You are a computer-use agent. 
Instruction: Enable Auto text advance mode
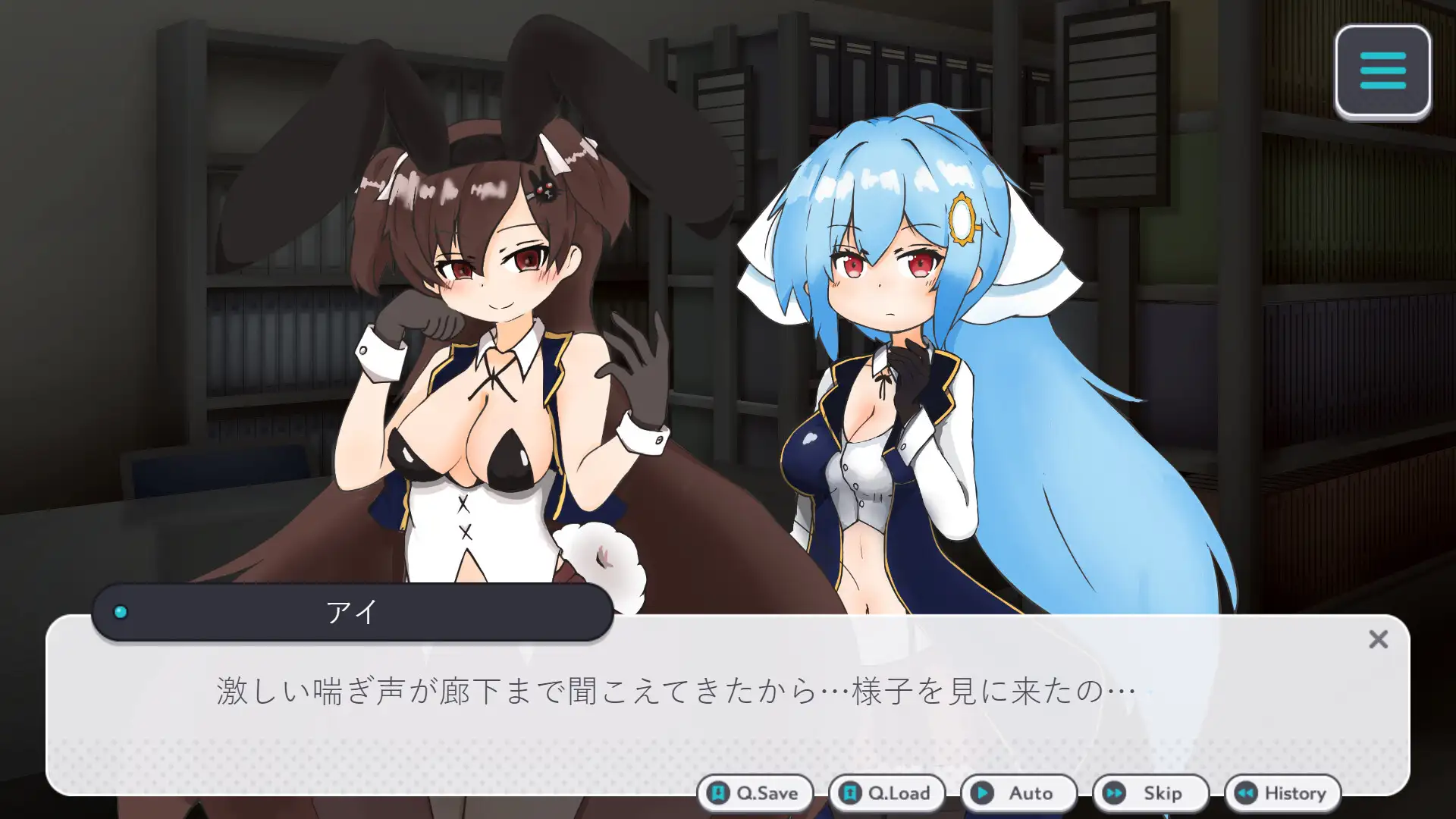(x=1018, y=793)
